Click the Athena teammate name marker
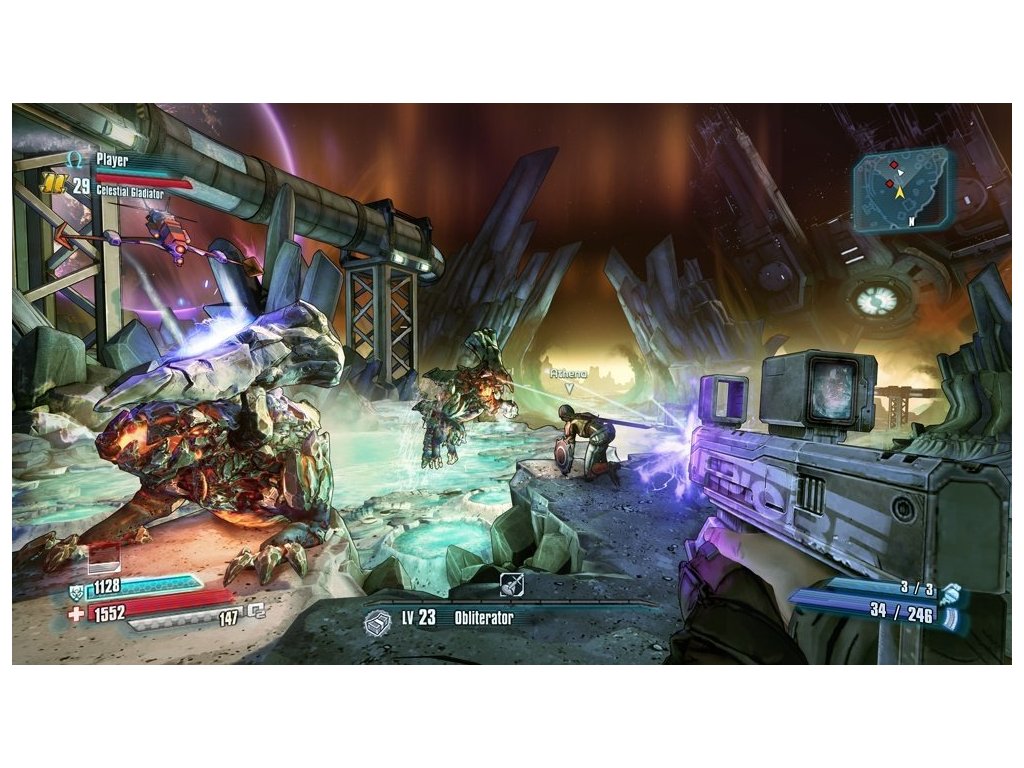The image size is (1024, 768). (567, 372)
